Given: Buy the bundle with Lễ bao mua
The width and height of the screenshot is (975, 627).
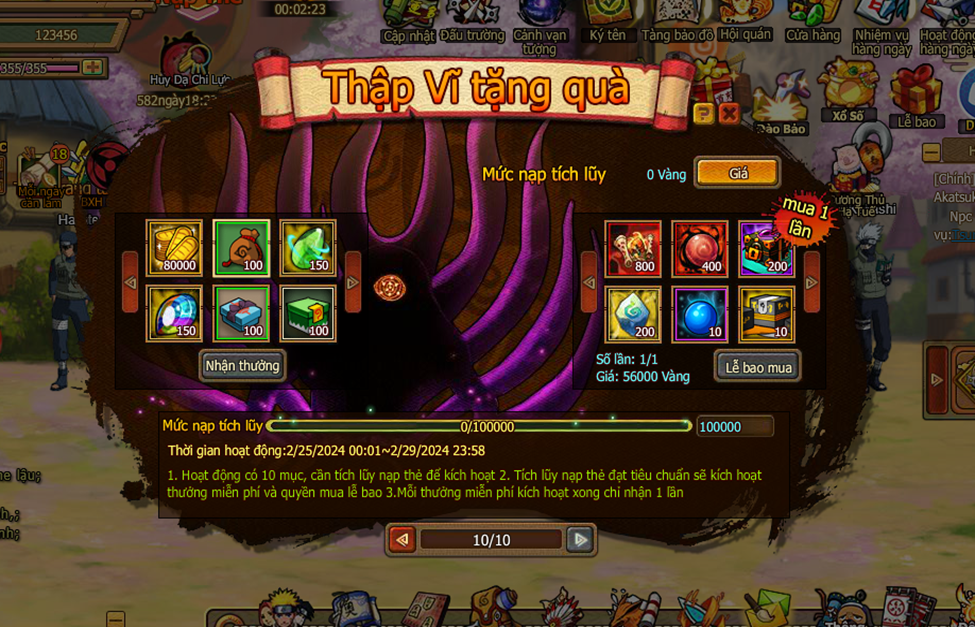Looking at the screenshot, I should tap(757, 367).
